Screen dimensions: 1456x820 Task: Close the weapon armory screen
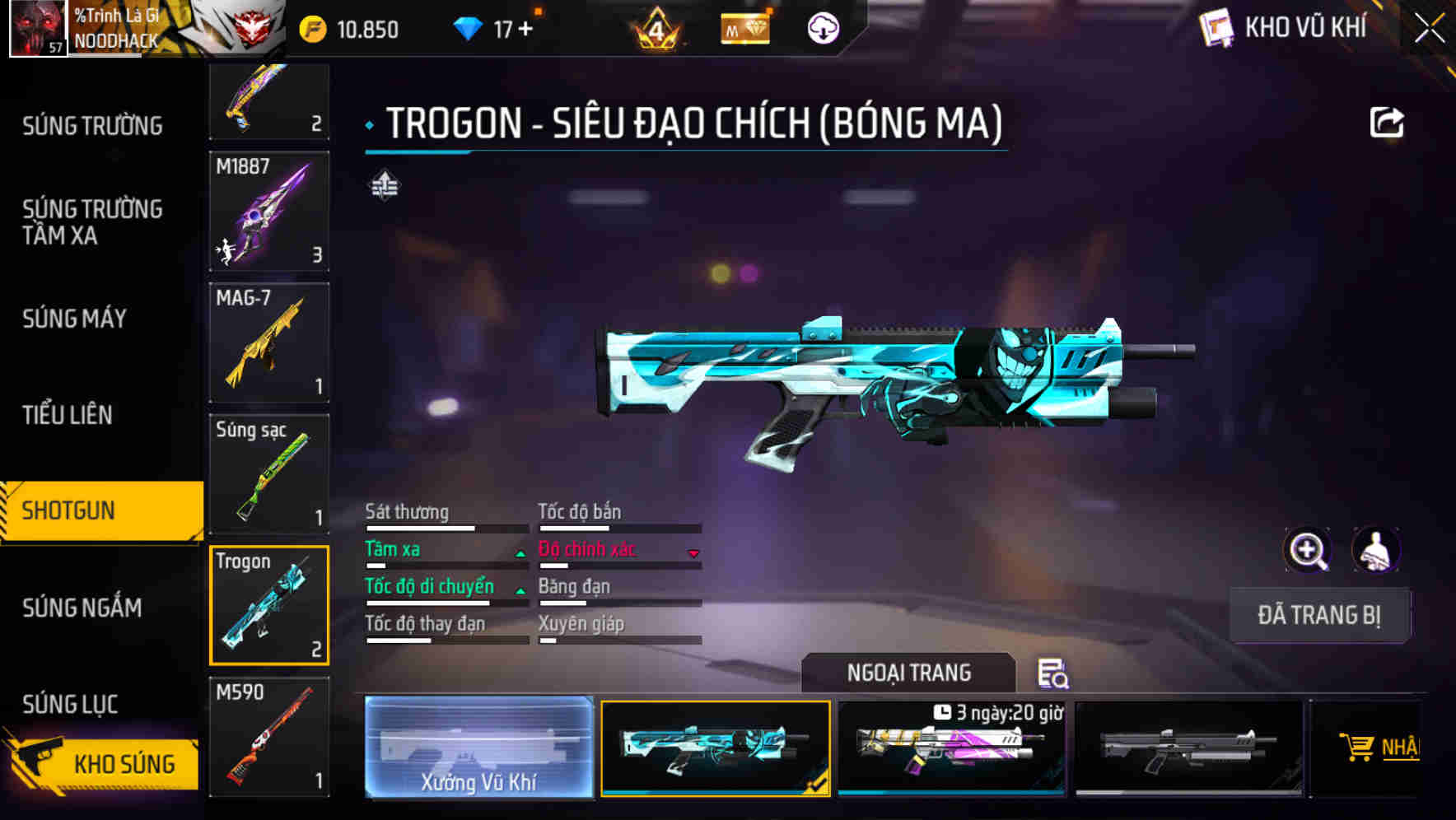pos(1429,29)
